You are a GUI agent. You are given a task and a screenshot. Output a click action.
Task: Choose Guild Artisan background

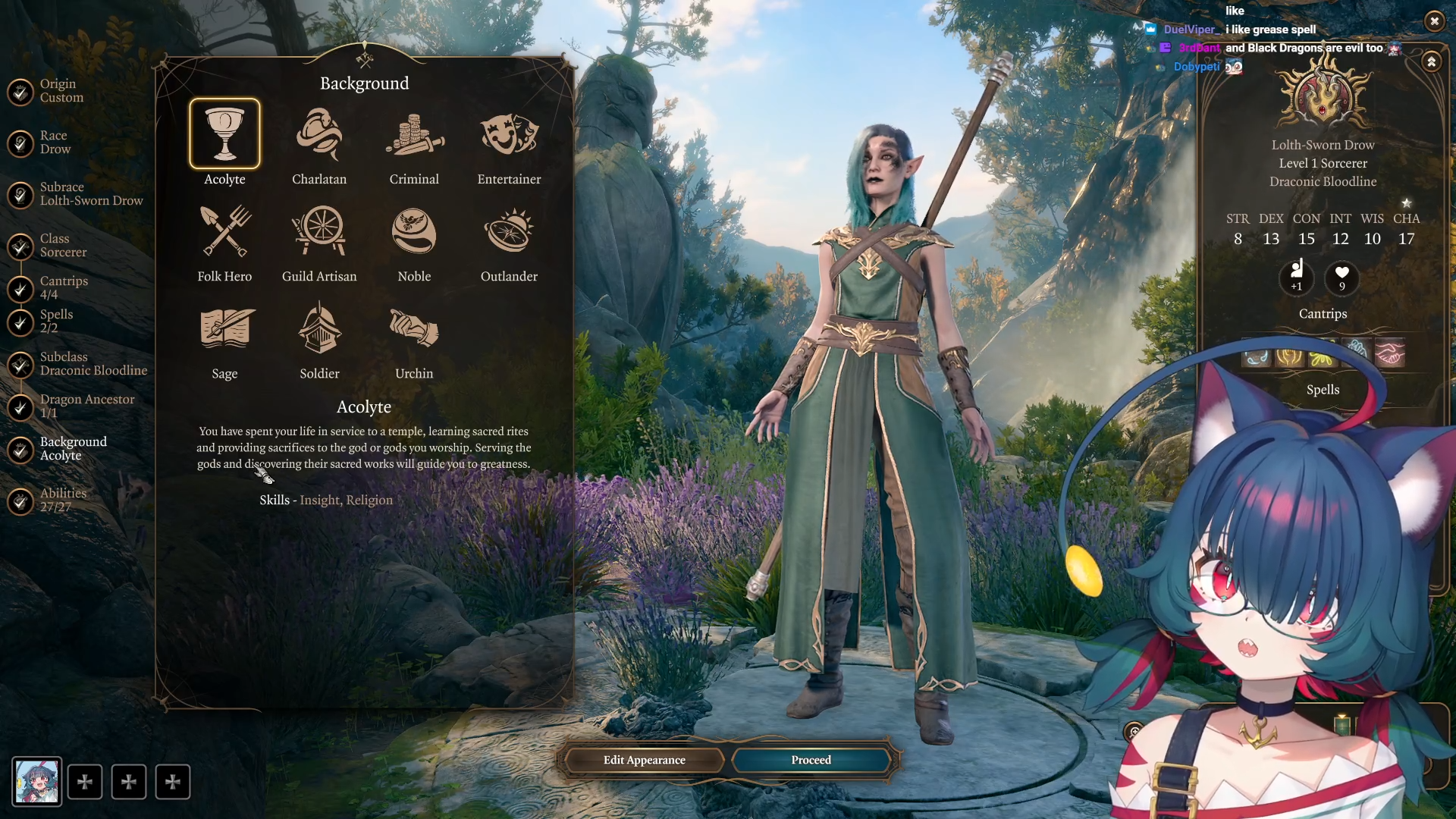319,232
